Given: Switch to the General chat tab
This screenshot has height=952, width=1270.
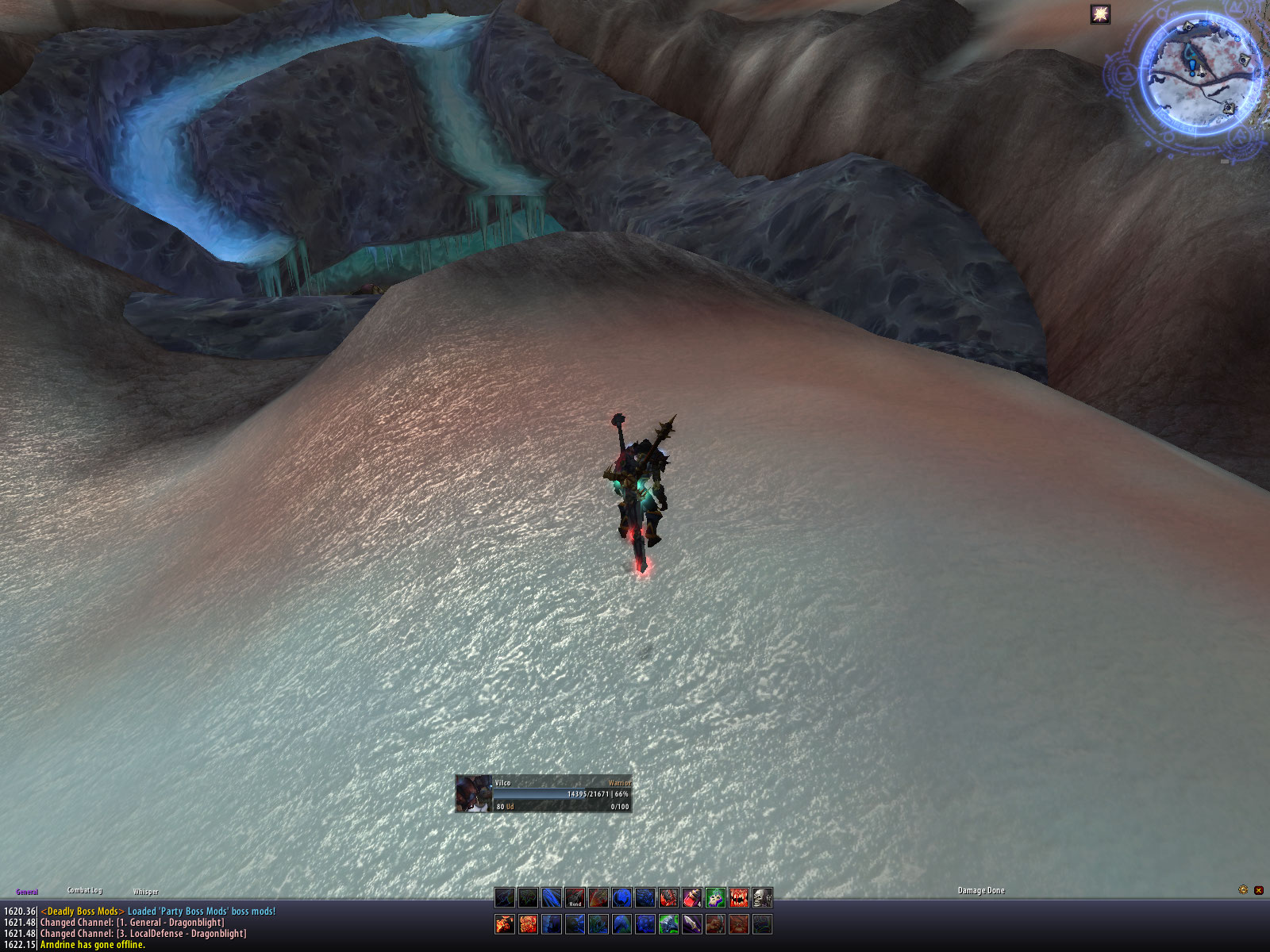Looking at the screenshot, I should [x=27, y=892].
